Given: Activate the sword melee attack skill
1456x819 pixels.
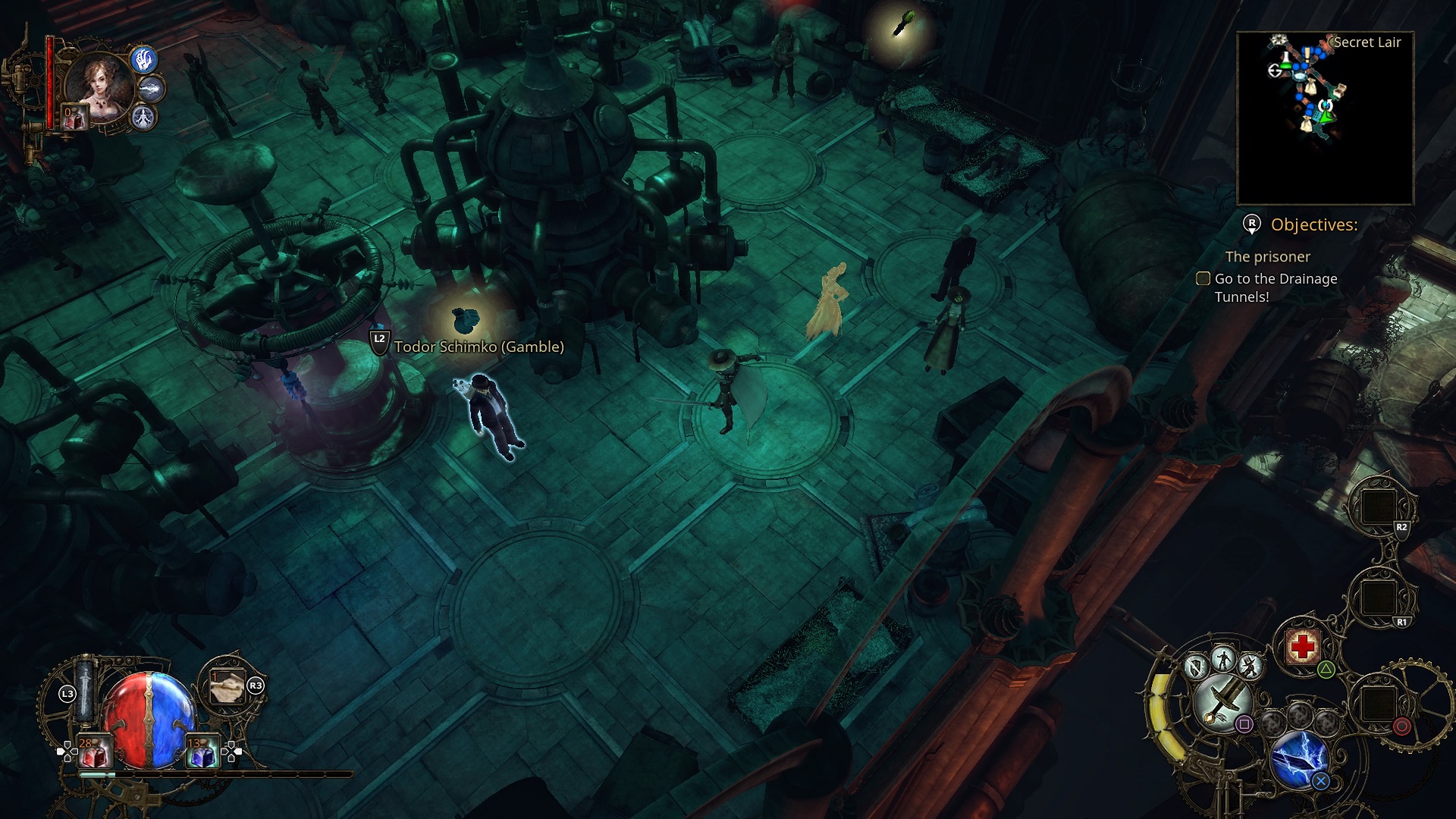Looking at the screenshot, I should point(1221,701).
